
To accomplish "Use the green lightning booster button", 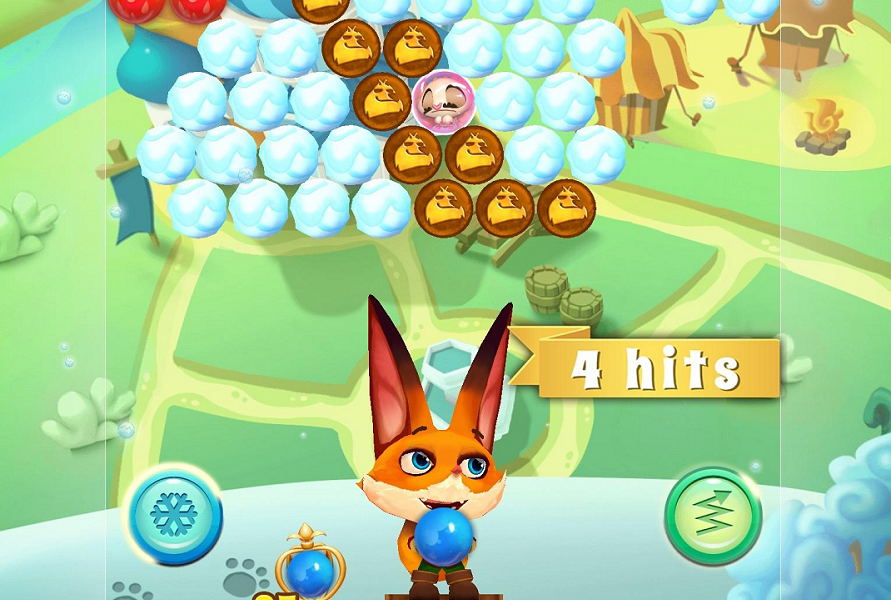I will tap(713, 516).
